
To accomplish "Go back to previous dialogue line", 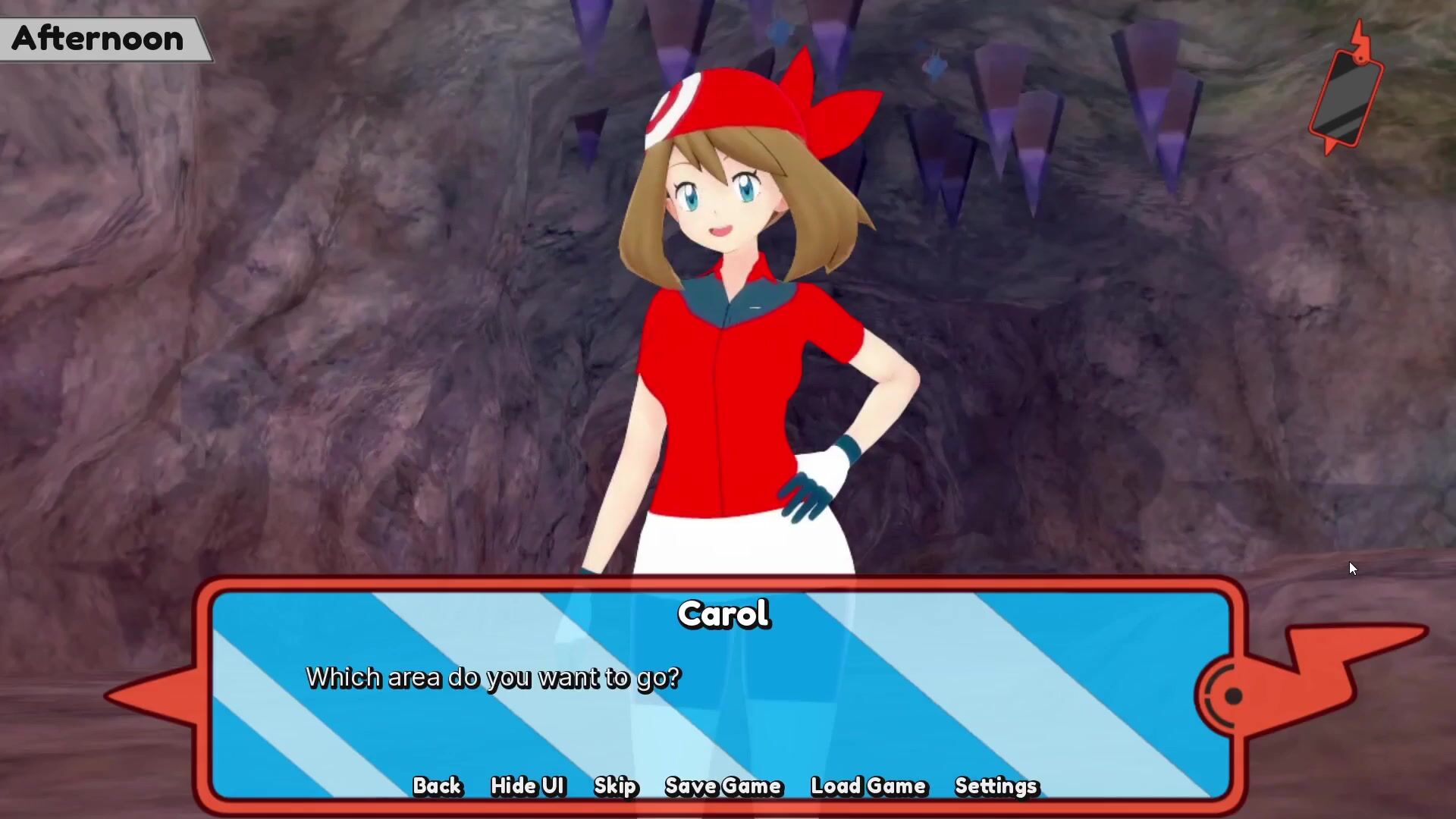I will [437, 786].
